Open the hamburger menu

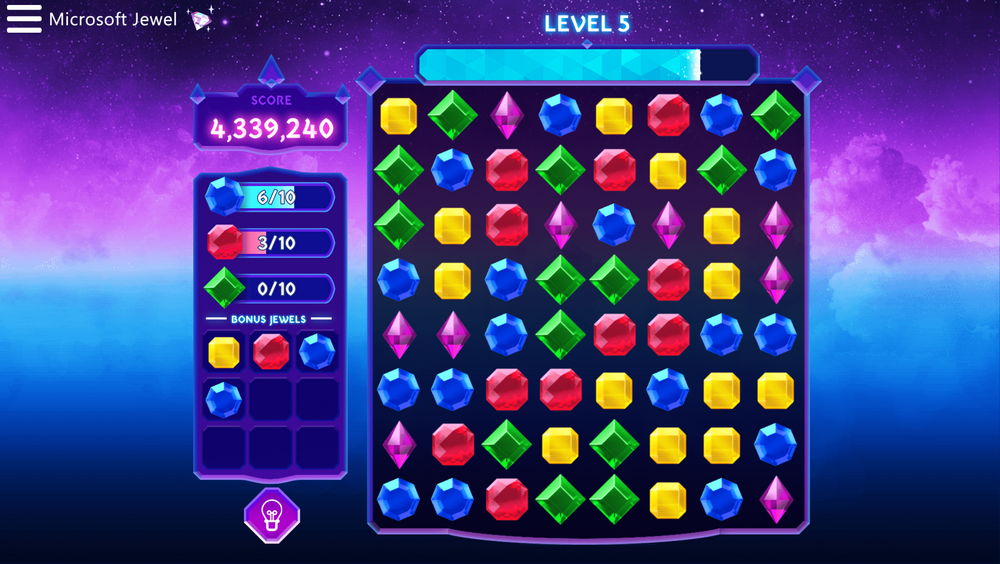click(x=24, y=19)
